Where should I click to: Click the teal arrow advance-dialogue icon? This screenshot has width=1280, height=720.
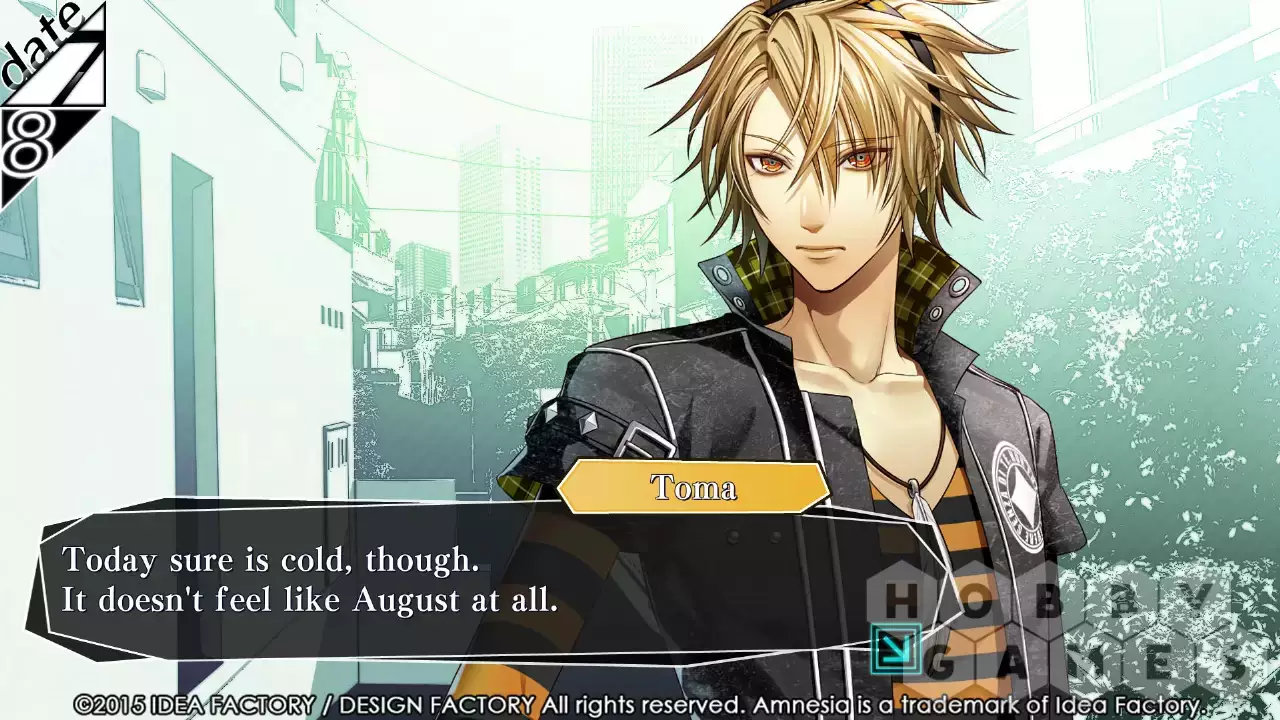pos(895,647)
